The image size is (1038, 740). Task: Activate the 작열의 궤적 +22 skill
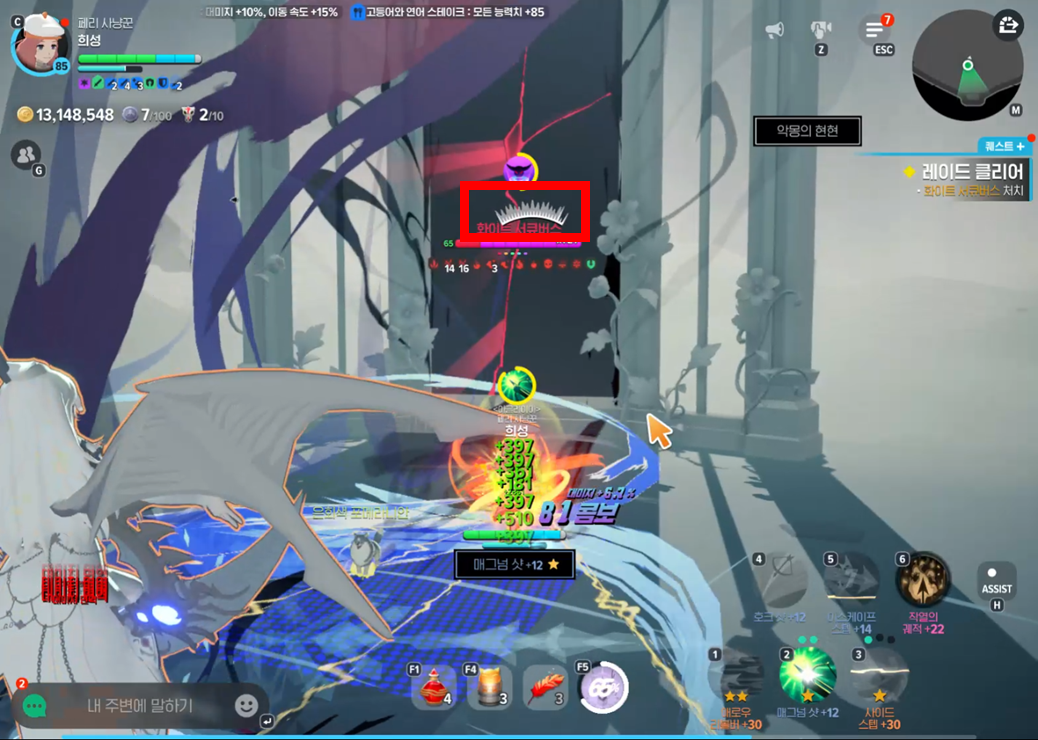(922, 581)
